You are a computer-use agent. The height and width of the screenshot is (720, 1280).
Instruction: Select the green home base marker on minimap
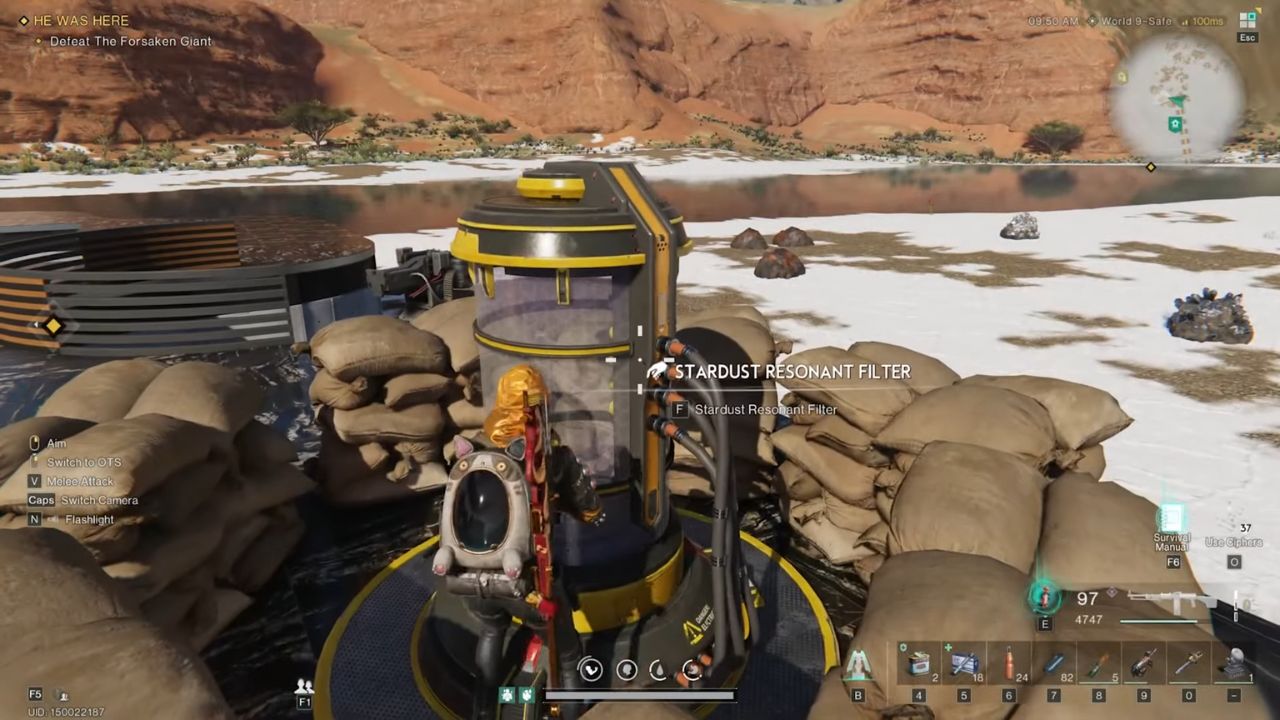(x=1176, y=124)
